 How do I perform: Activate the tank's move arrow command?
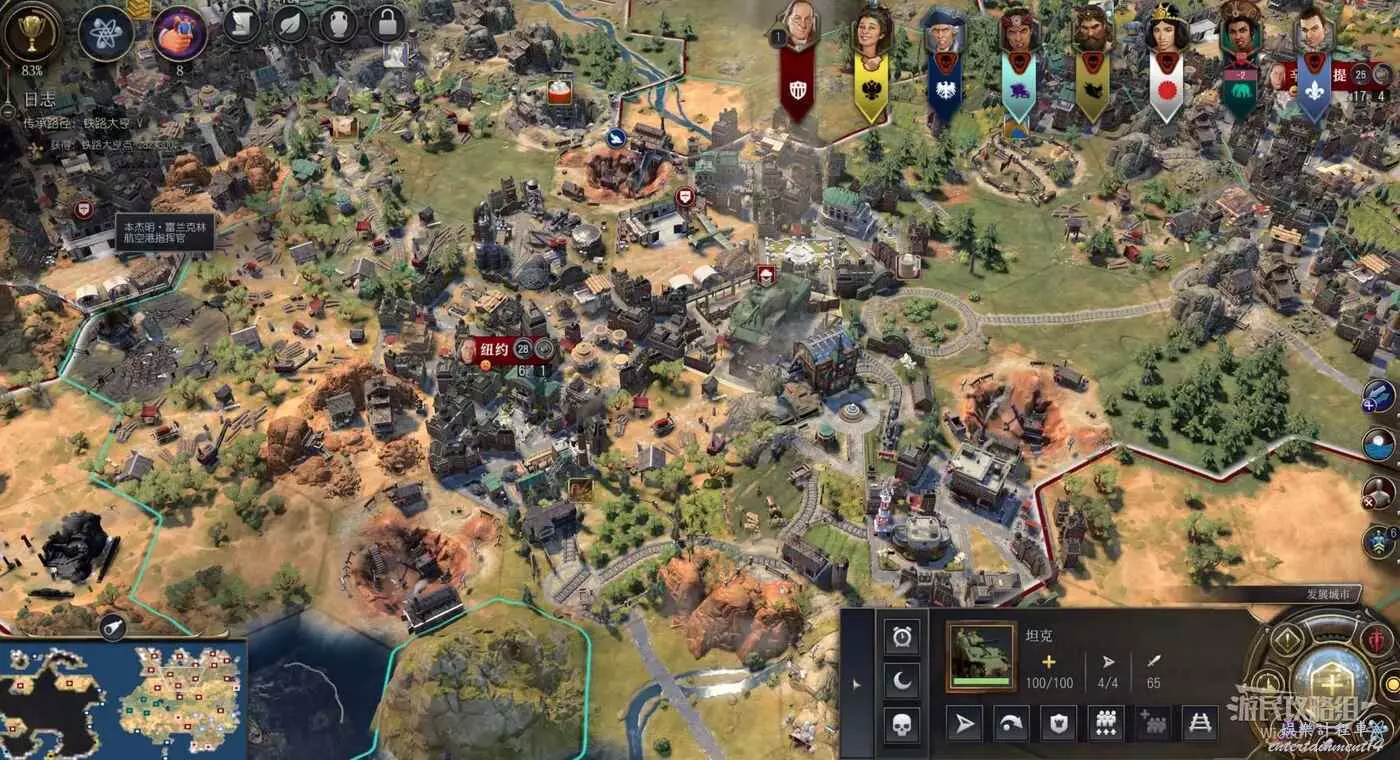[x=965, y=723]
